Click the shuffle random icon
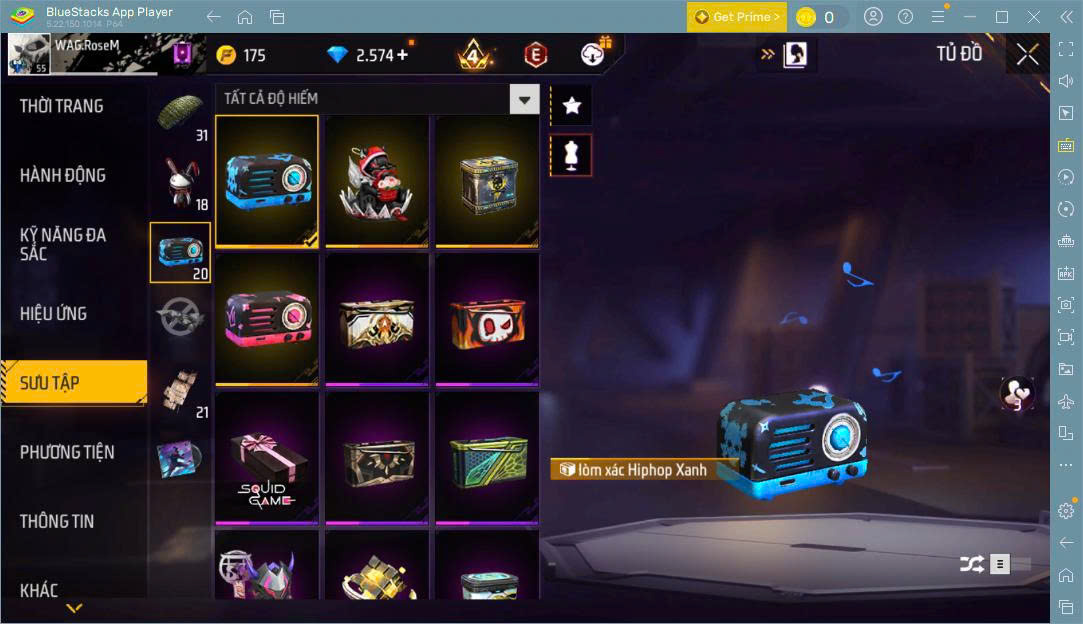Screen dimensions: 1083x624 coord(971,564)
